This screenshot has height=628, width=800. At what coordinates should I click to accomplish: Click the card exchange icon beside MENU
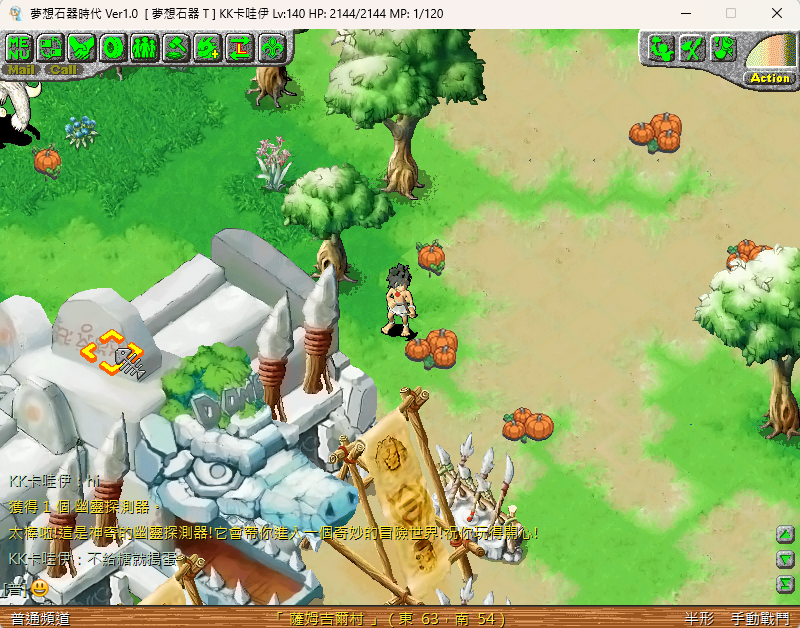coord(51,47)
